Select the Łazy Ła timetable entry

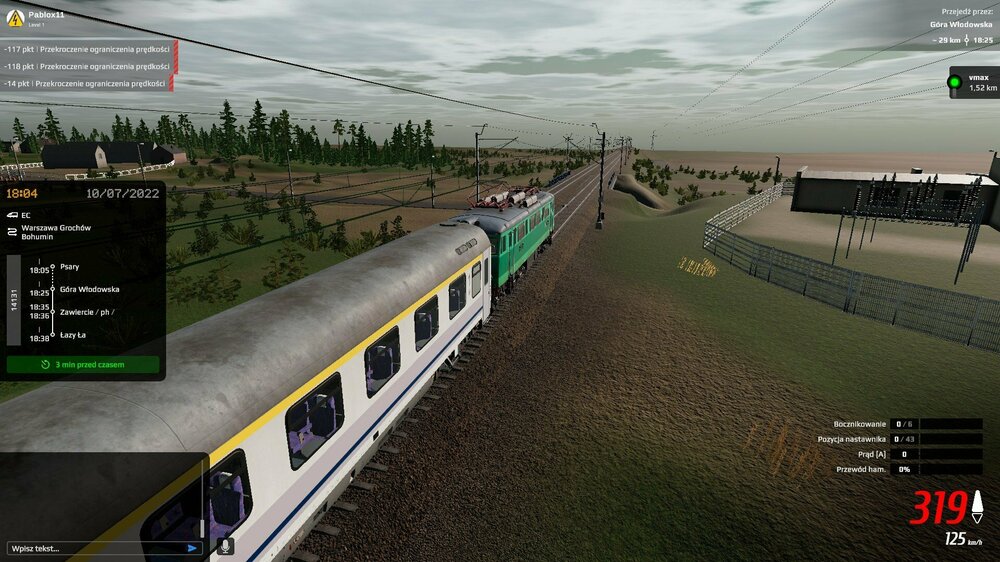[x=72, y=335]
